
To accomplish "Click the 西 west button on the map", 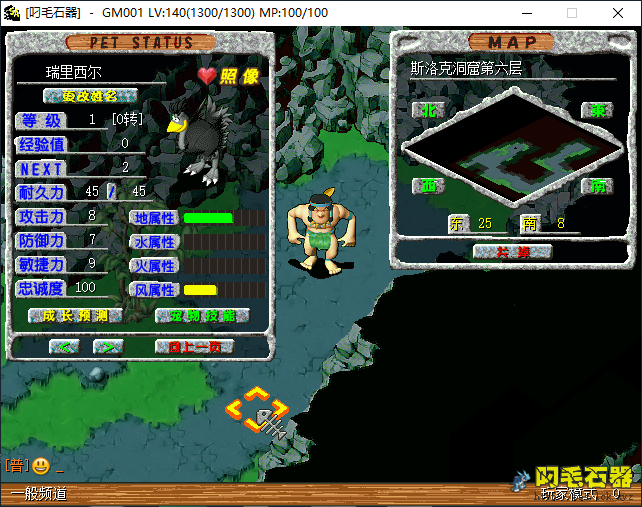I will coord(430,185).
